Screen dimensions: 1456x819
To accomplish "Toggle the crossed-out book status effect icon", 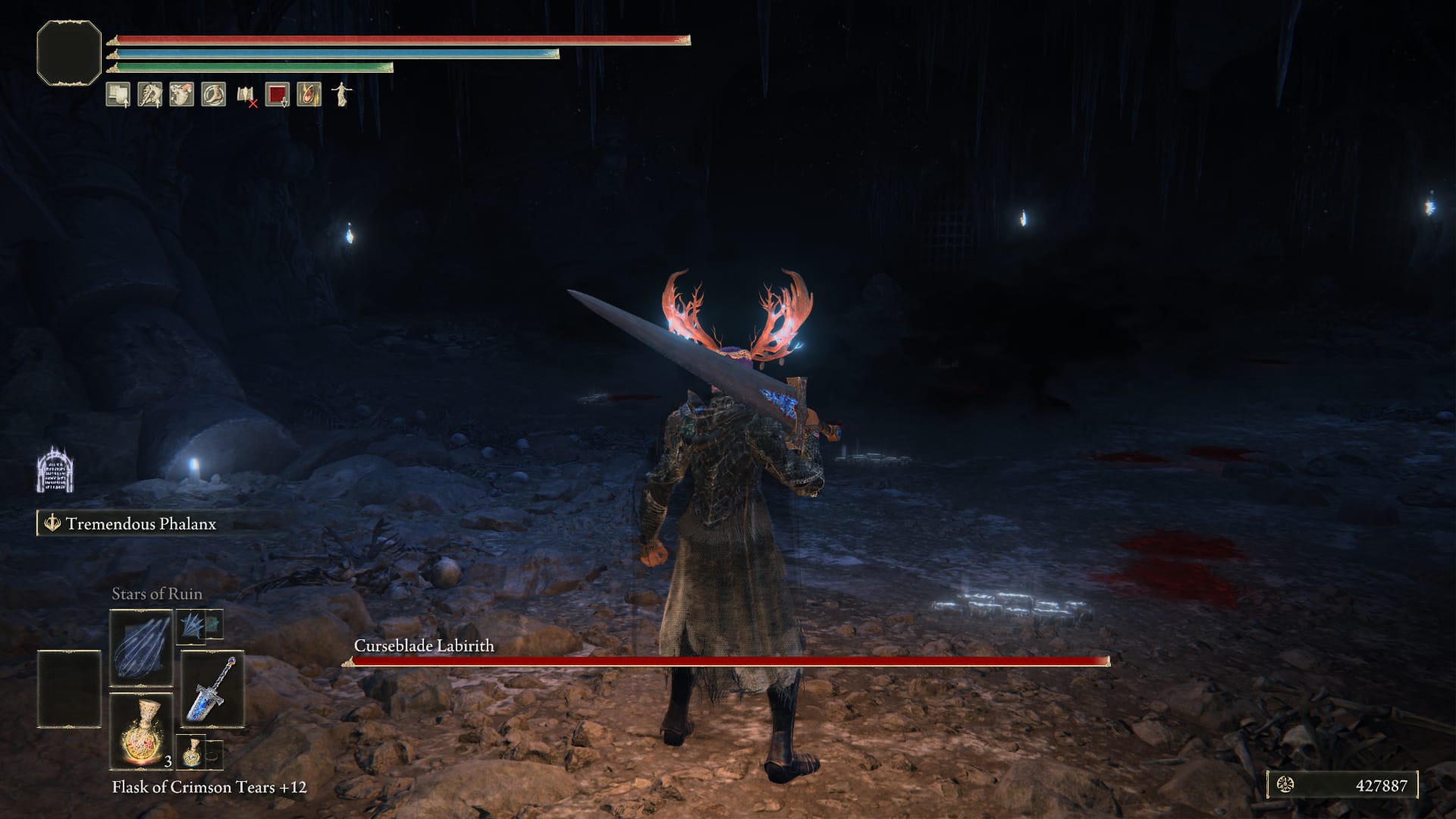I will pyautogui.click(x=246, y=94).
